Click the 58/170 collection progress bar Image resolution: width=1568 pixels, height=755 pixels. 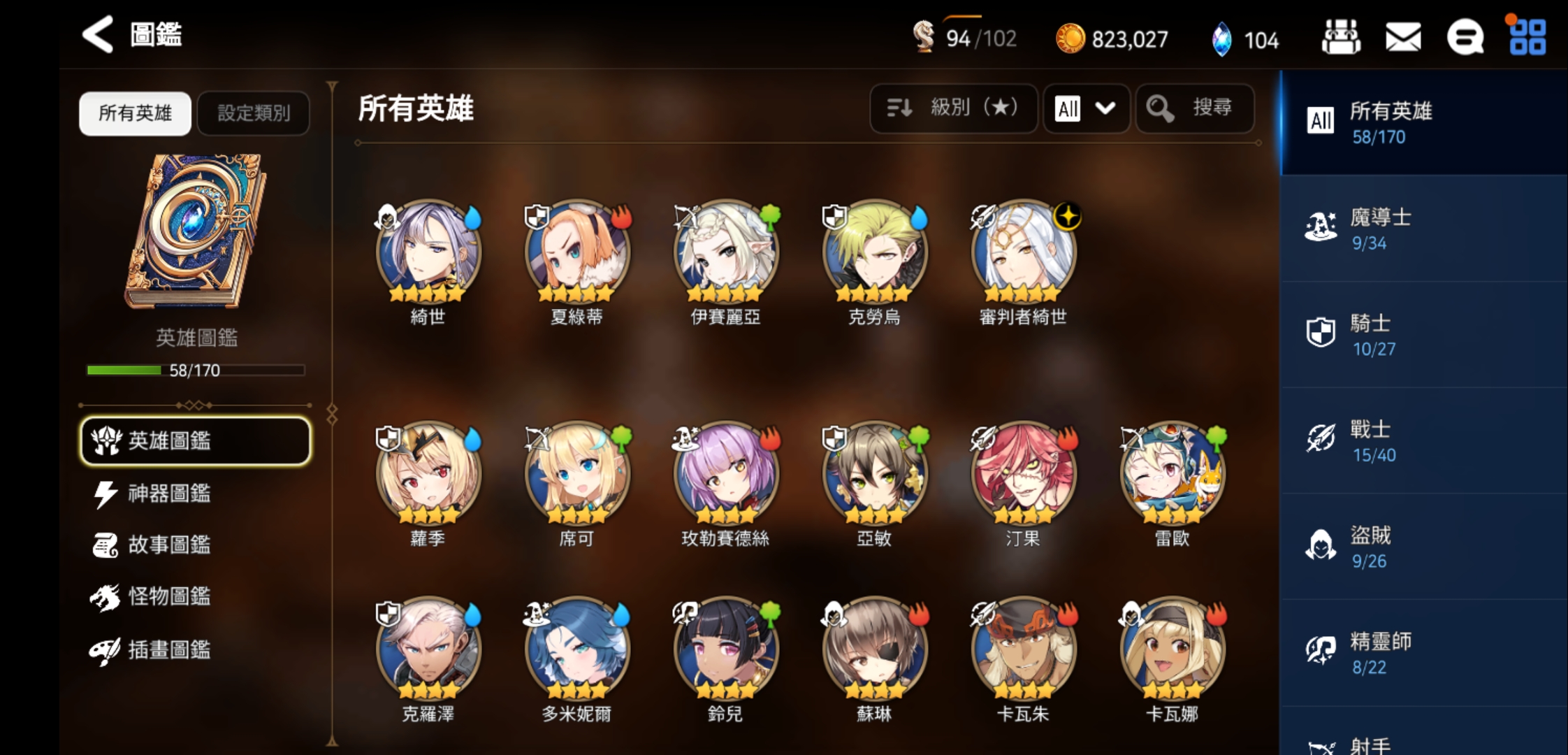coord(196,371)
